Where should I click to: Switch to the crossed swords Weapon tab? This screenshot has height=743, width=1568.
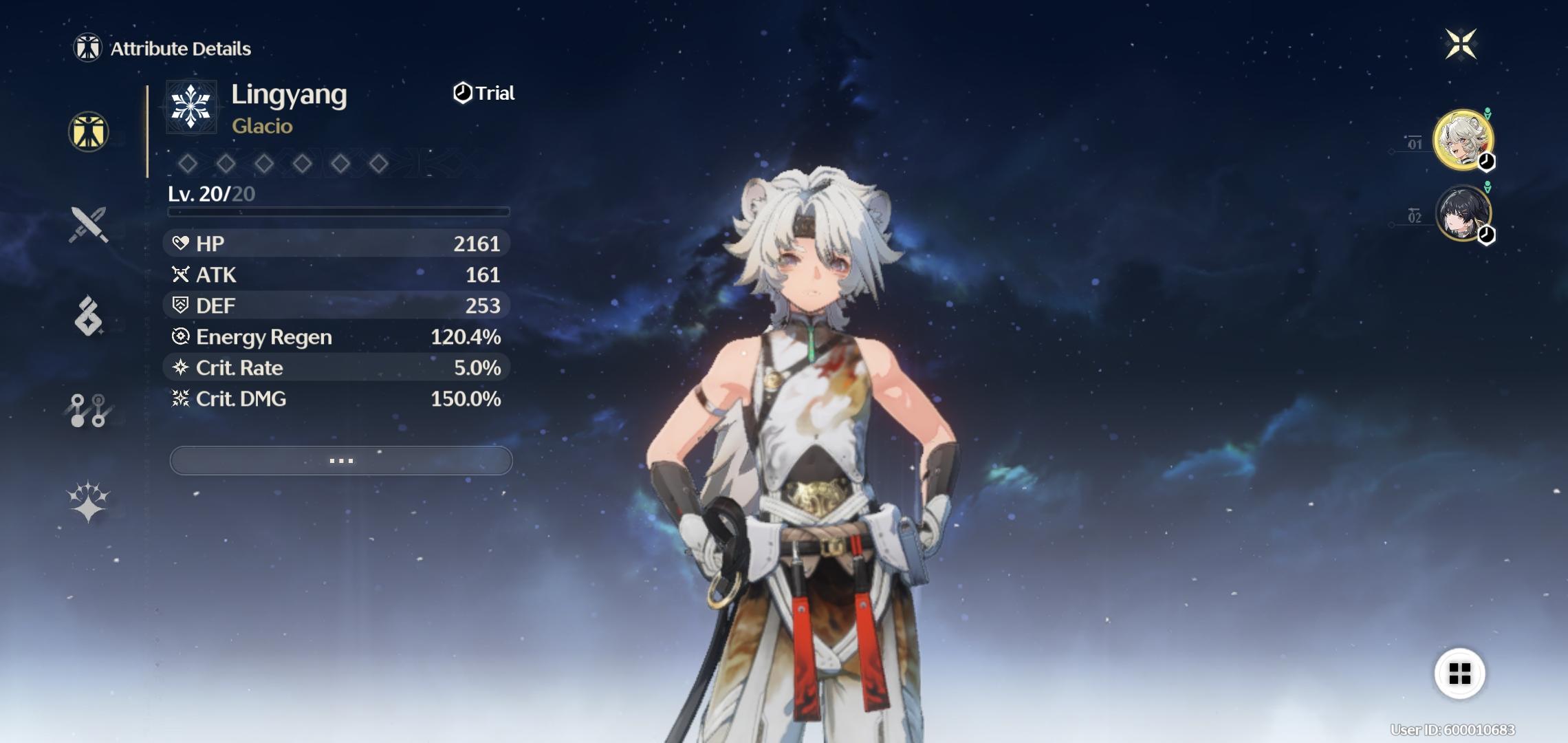point(89,224)
